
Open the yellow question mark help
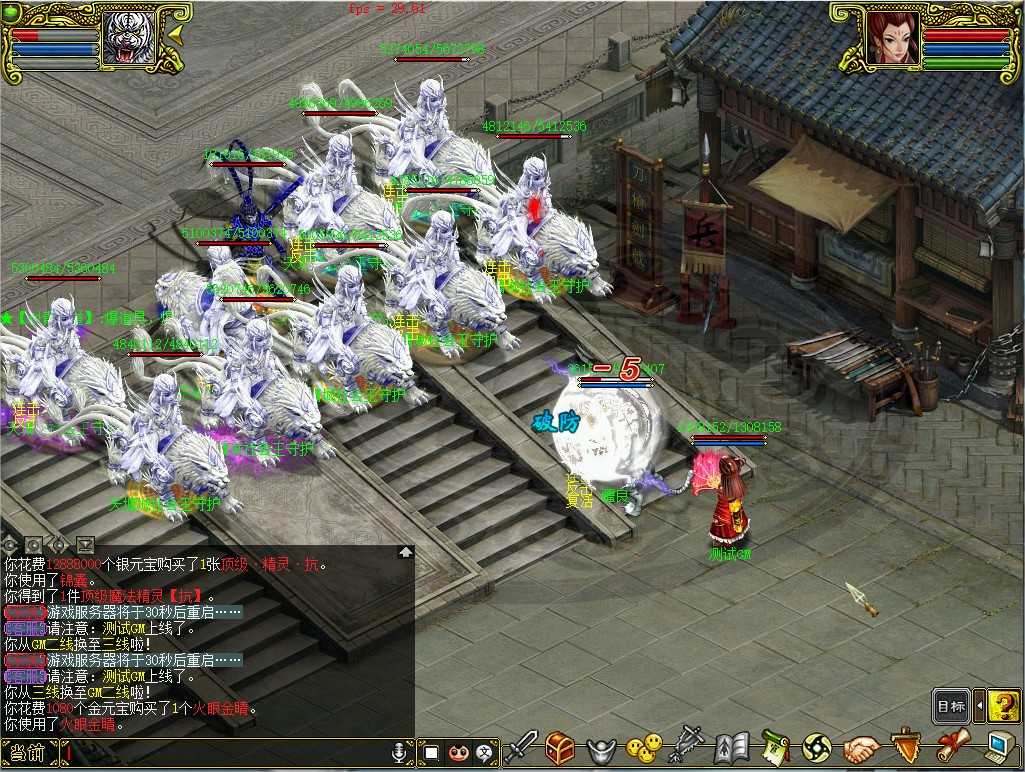click(1003, 706)
